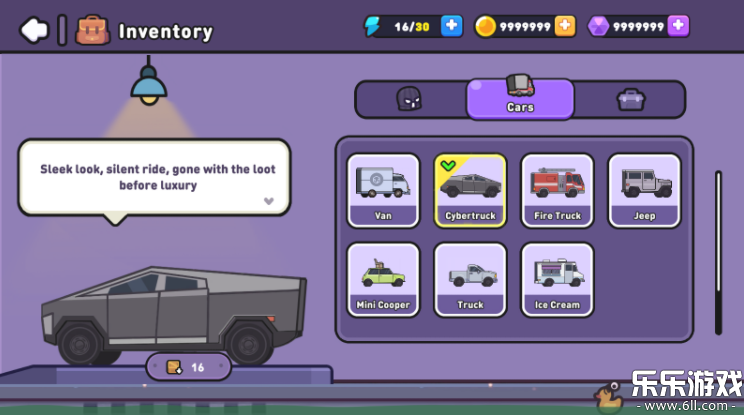
Task: Tap the 16 pieces button below the car
Action: 188,367
